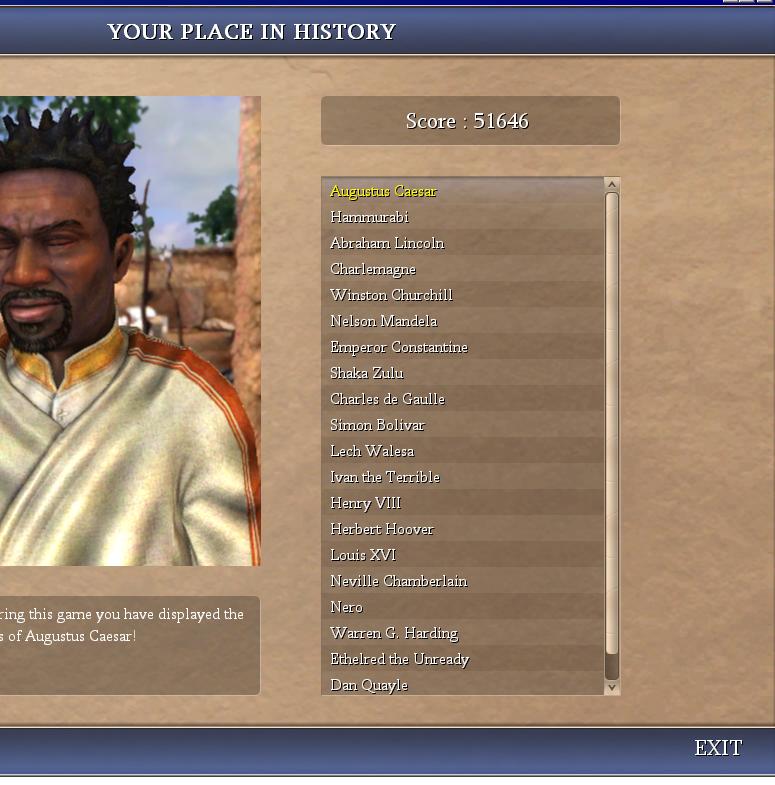Image resolution: width=775 pixels, height=785 pixels.
Task: Click the Henry VIII entry
Action: click(365, 503)
